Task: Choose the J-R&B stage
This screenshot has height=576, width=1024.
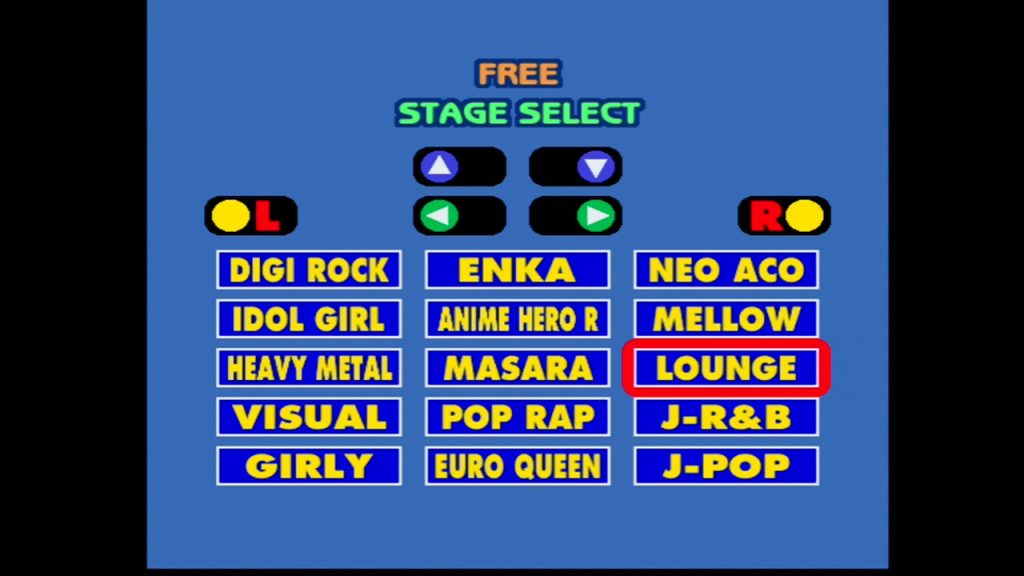Action: coord(726,417)
